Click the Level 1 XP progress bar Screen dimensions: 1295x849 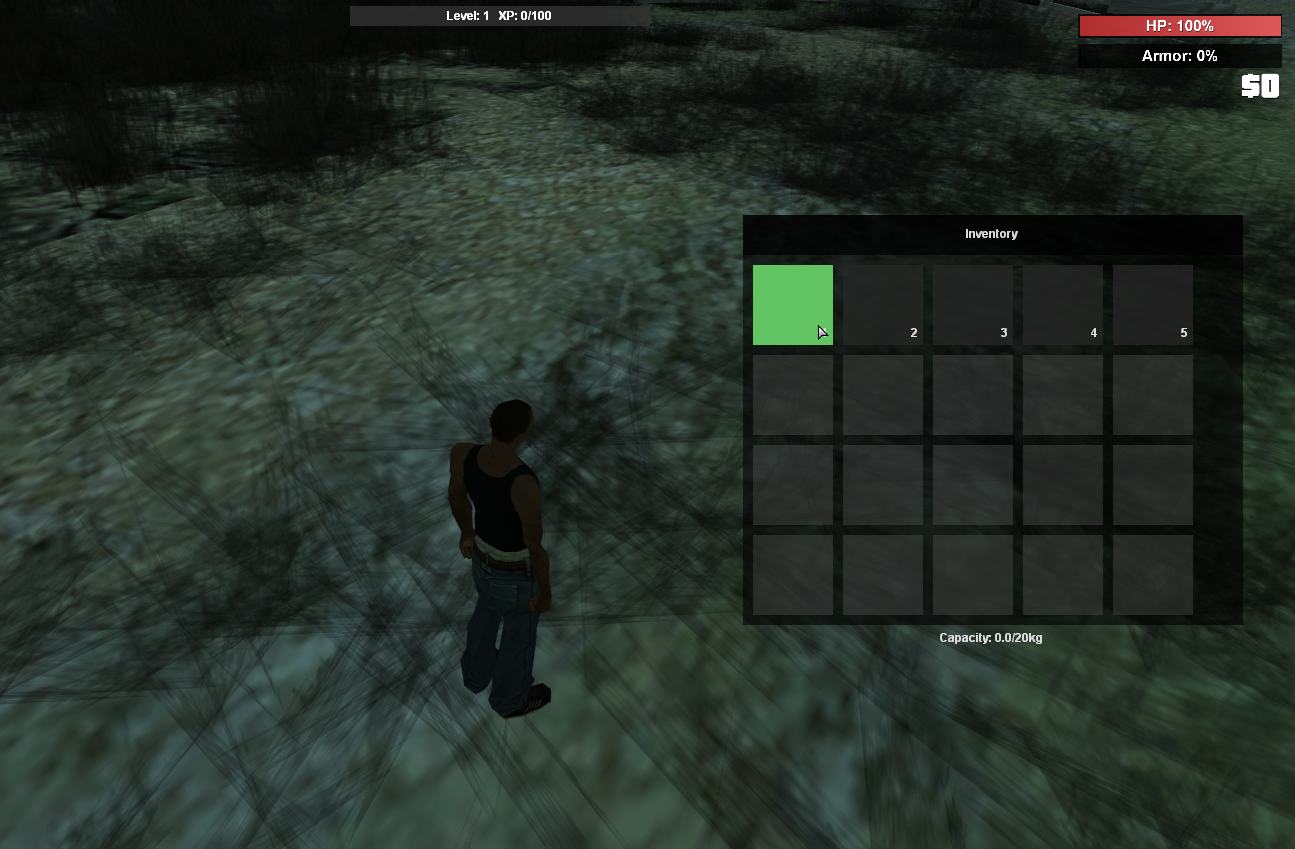pos(499,15)
